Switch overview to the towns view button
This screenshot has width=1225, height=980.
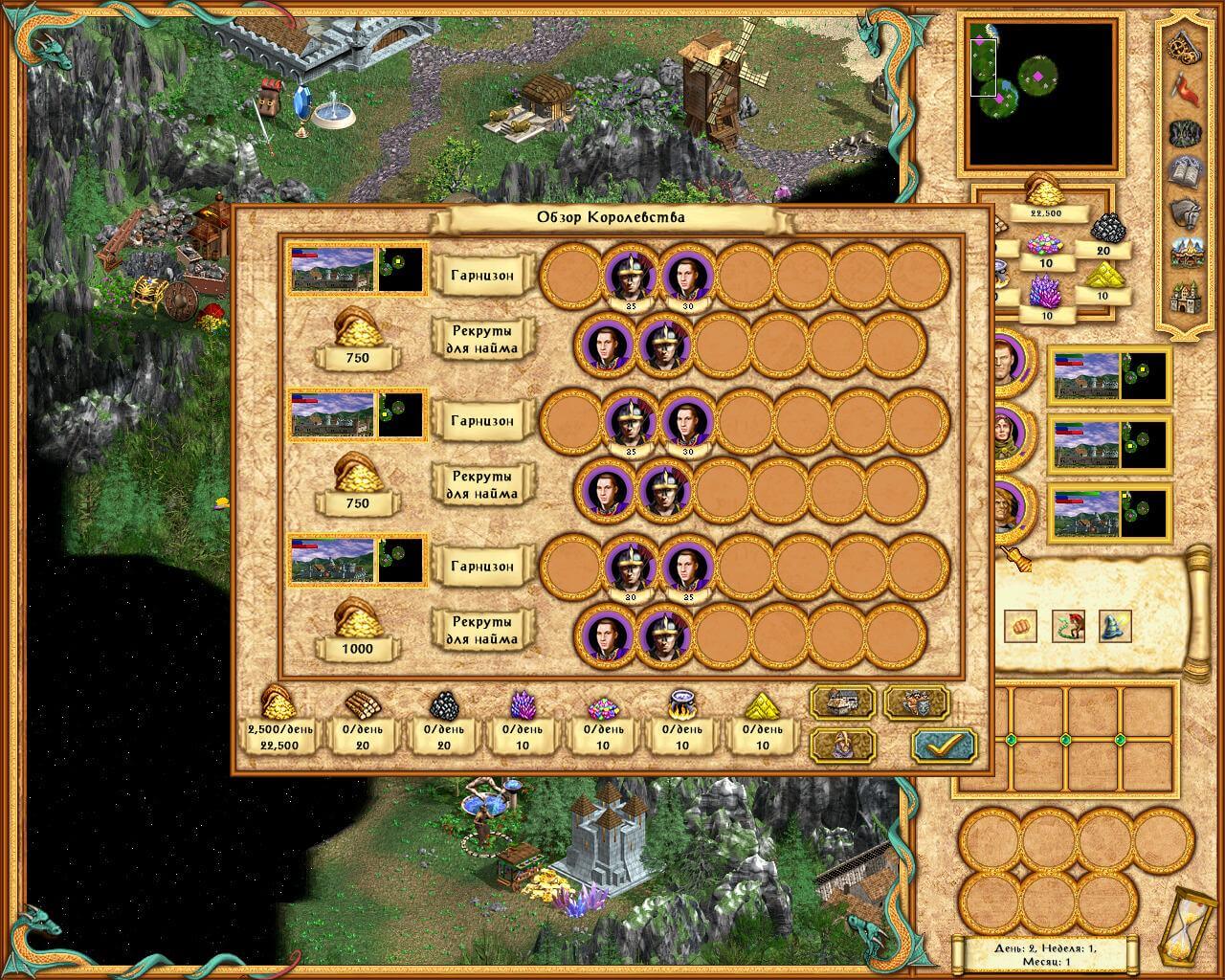pos(843,702)
